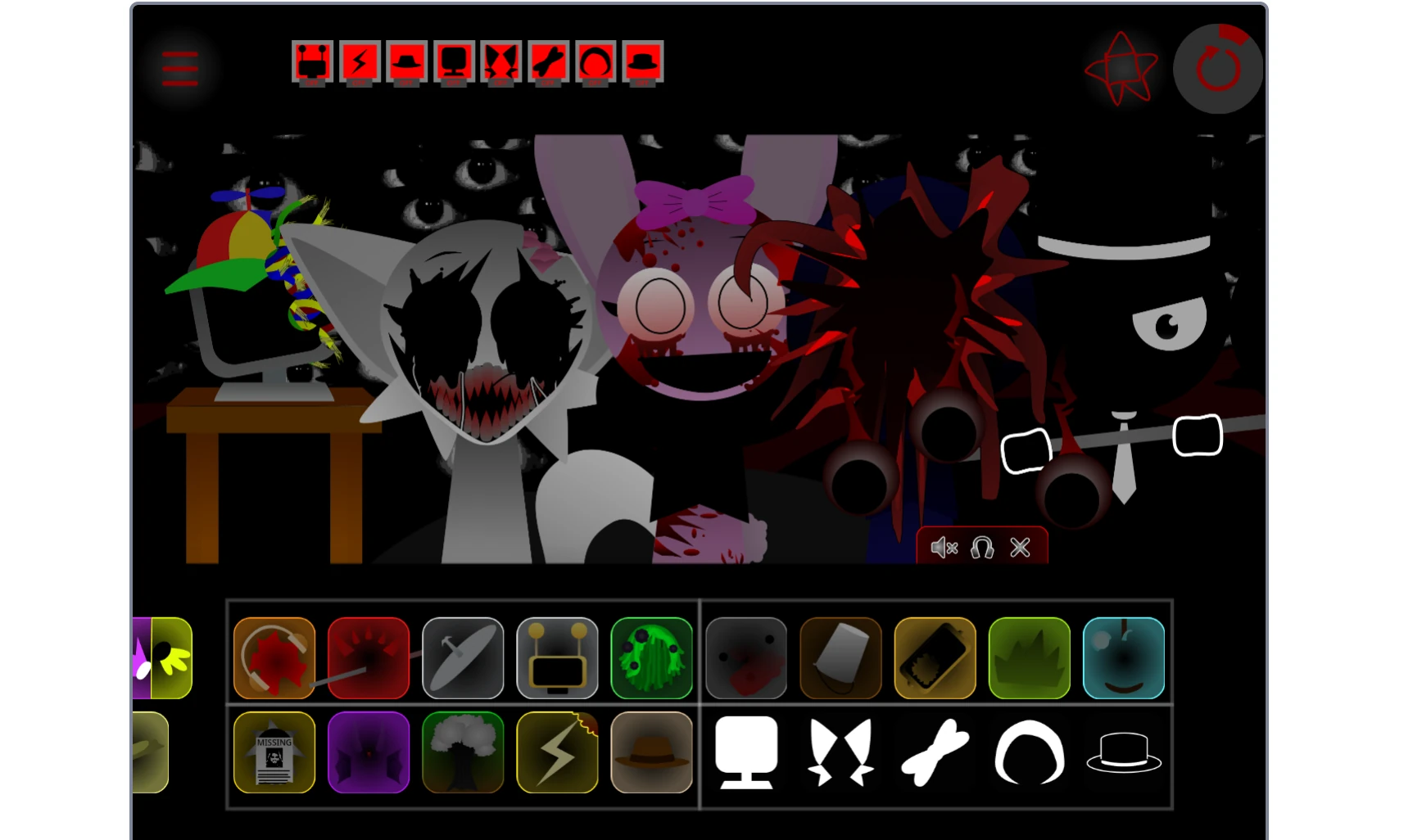Select the white bone silhouette icon

(935, 752)
